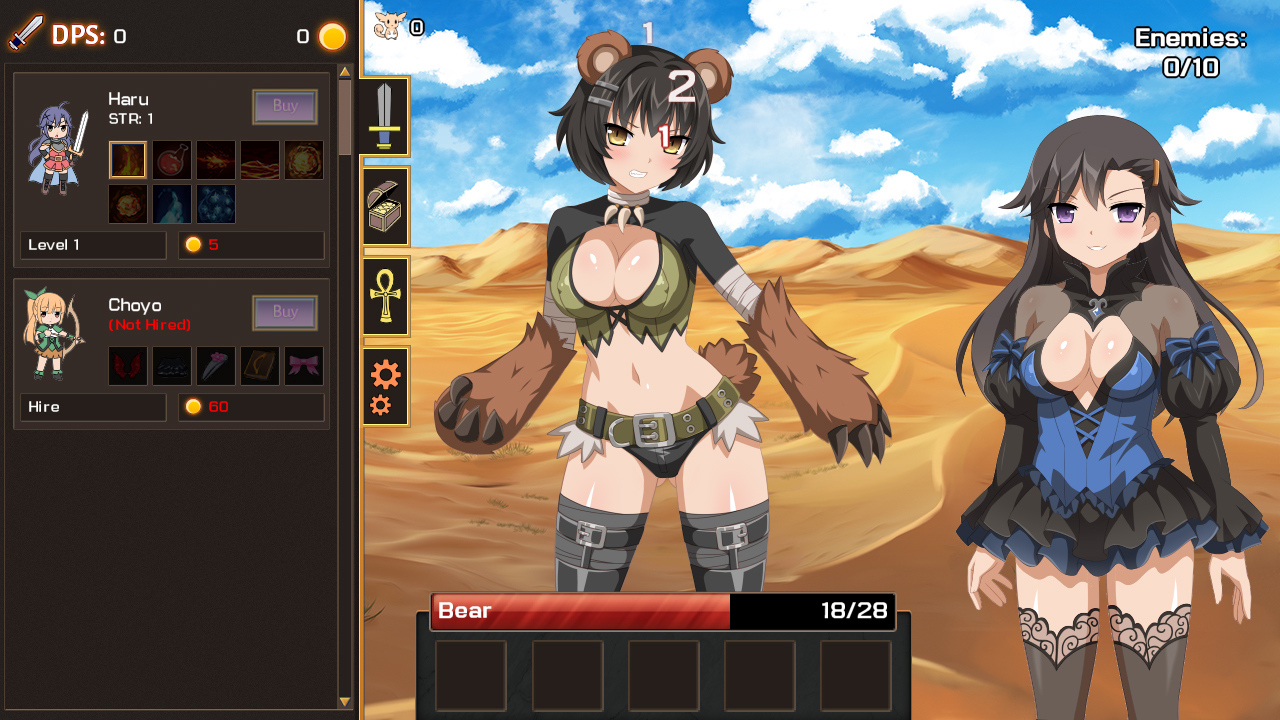Select Haru's frost skill icon
Screen dimensions: 1280x720
172,204
